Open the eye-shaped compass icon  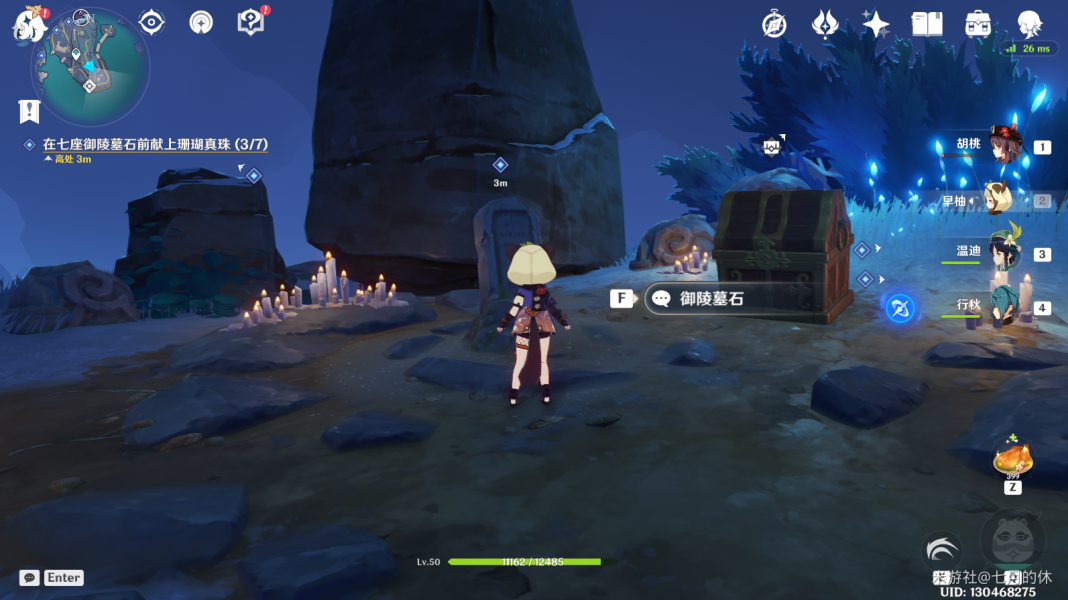tap(152, 22)
